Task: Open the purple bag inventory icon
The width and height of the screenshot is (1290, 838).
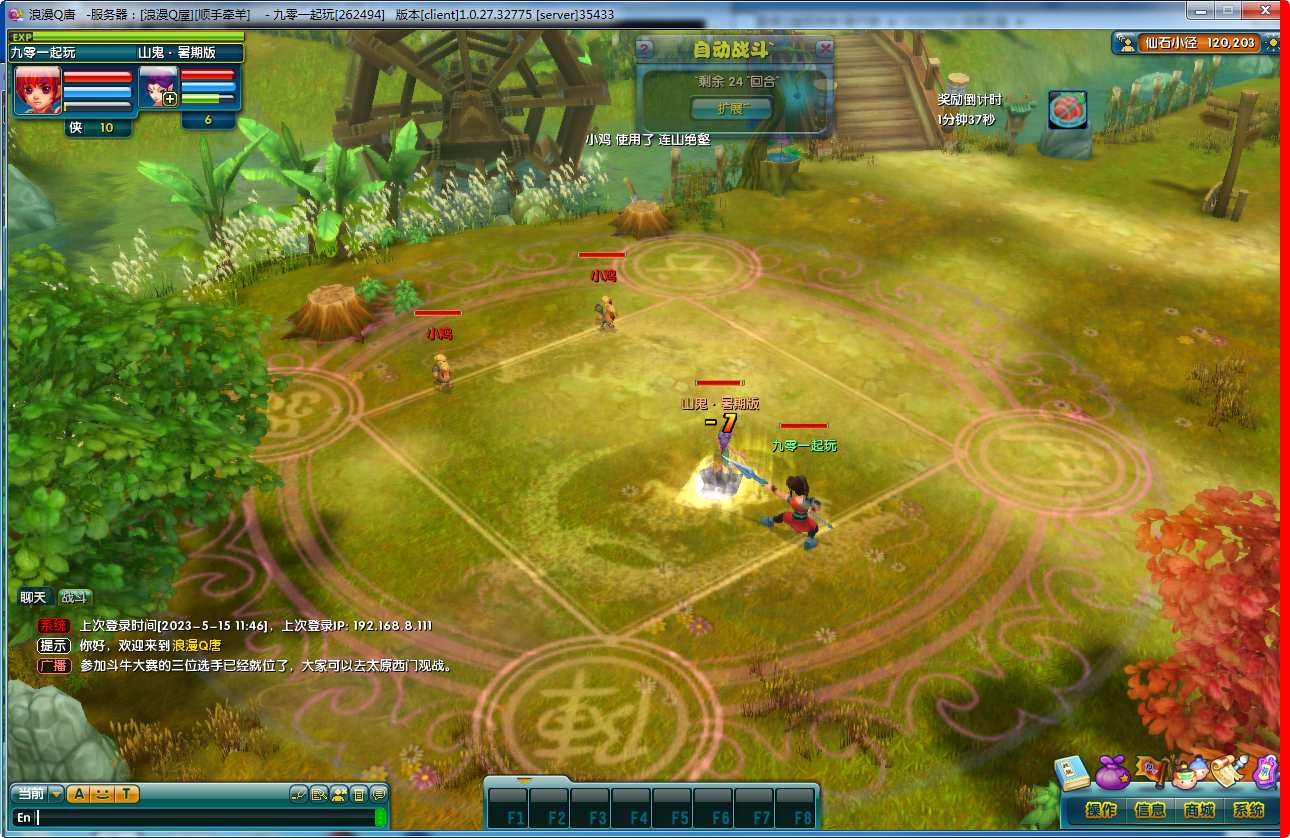Action: coord(1112,773)
